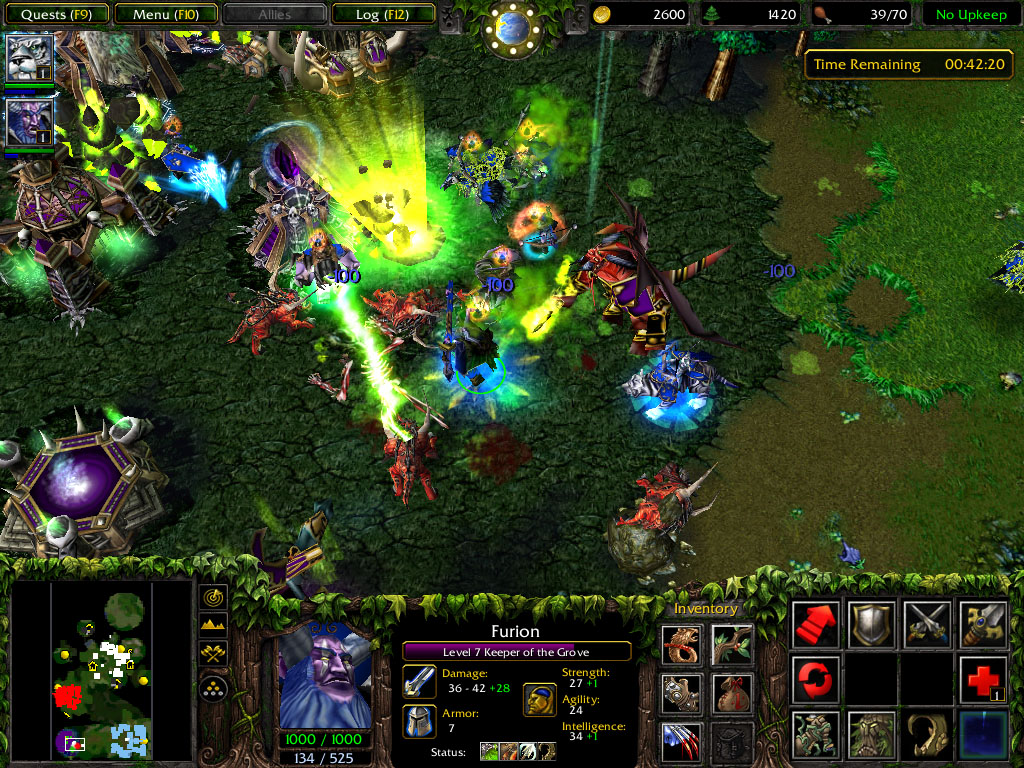Activate the Move command
Image resolution: width=1024 pixels, height=768 pixels.
815,625
